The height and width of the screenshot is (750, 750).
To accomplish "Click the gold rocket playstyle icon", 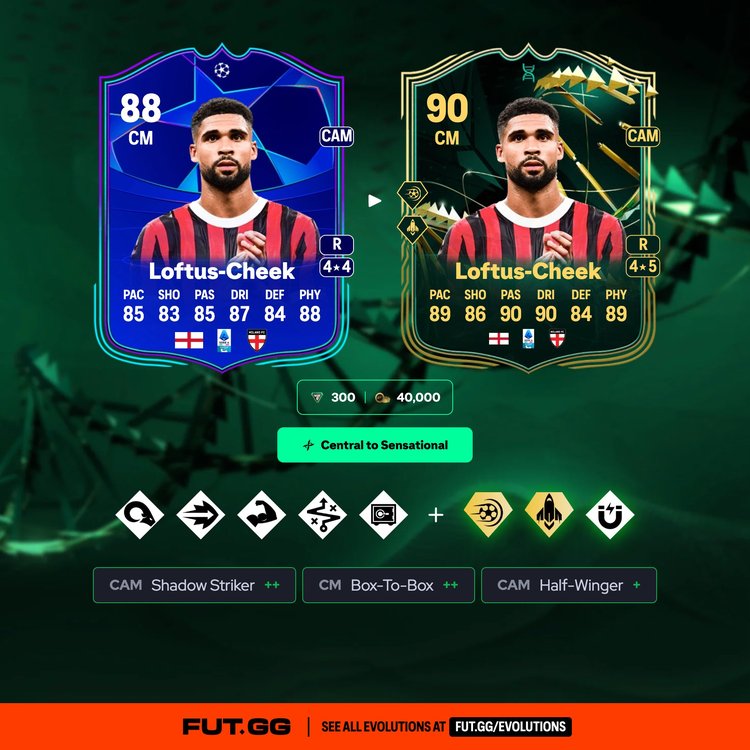I will point(549,513).
